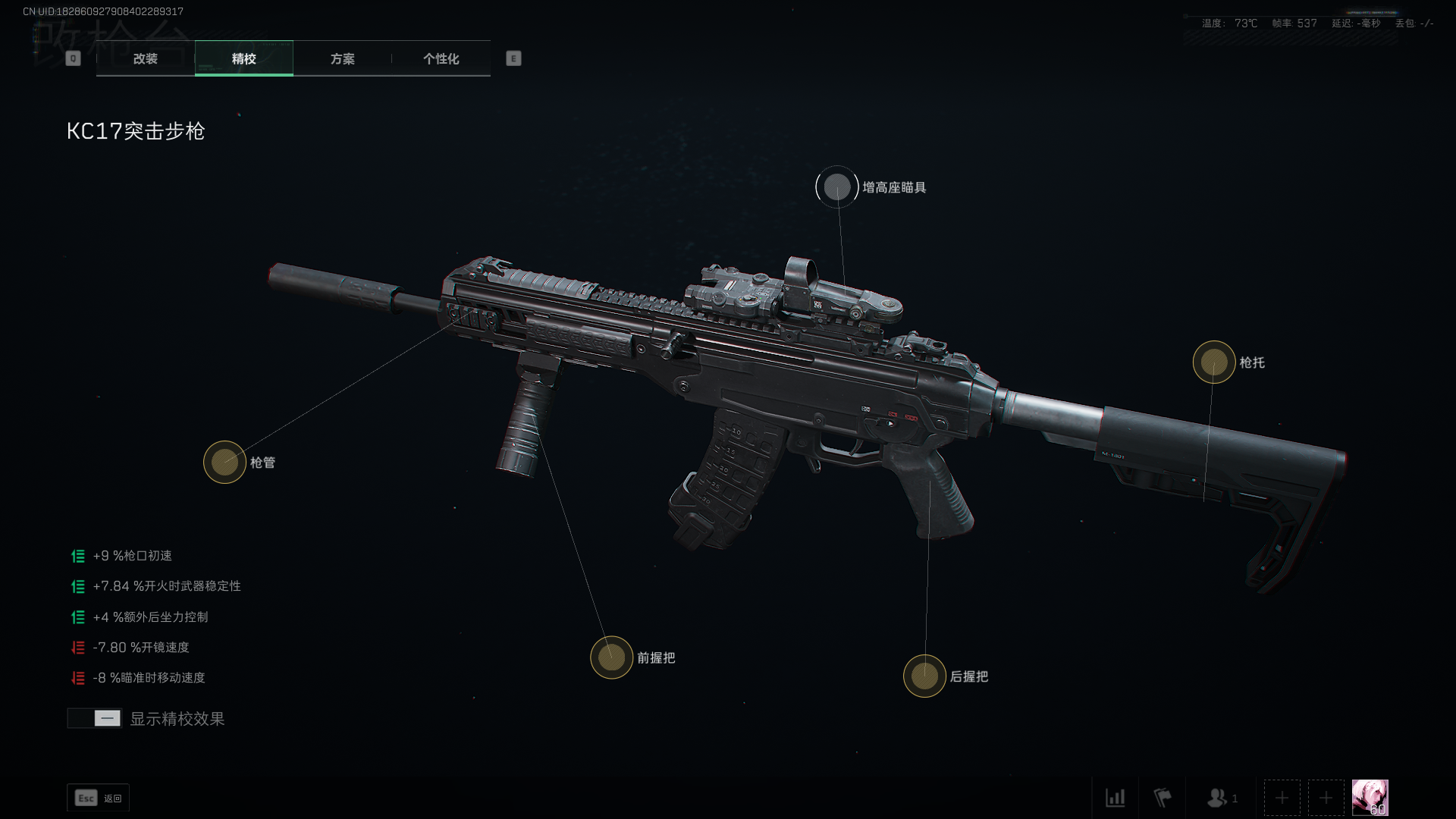Switch to the 改装 tab
The image size is (1456, 819).
point(146,58)
